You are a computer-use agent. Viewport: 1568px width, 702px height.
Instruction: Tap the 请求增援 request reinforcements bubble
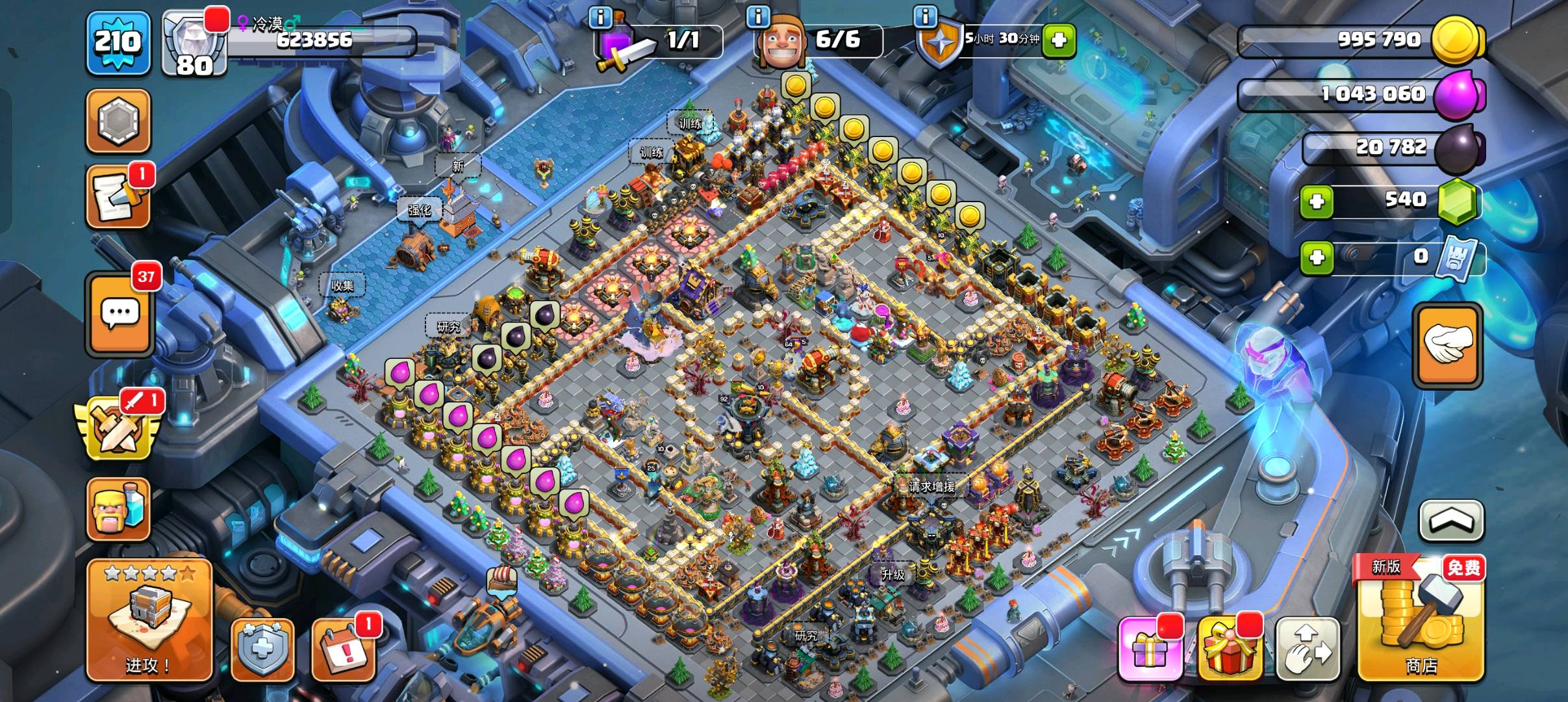tap(931, 486)
